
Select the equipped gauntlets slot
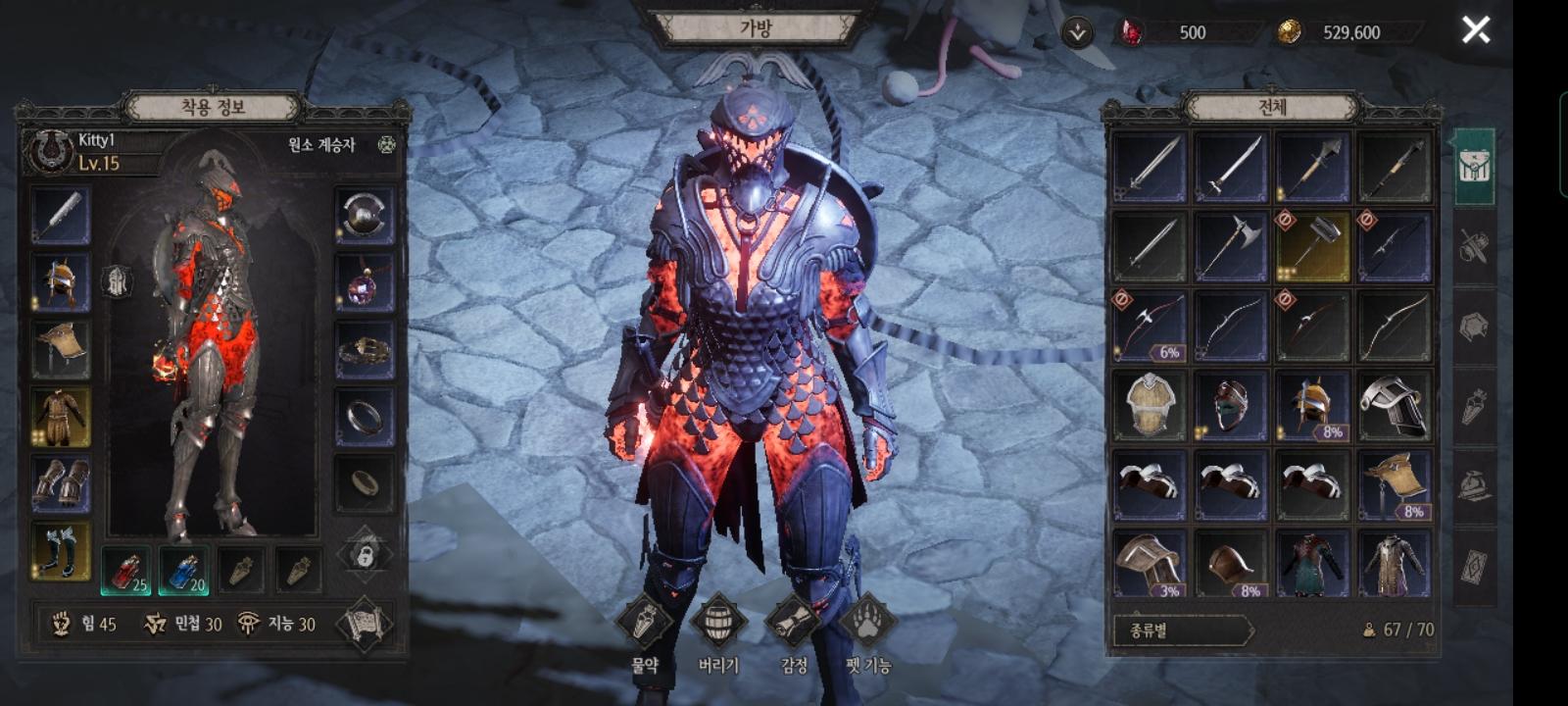(61, 483)
